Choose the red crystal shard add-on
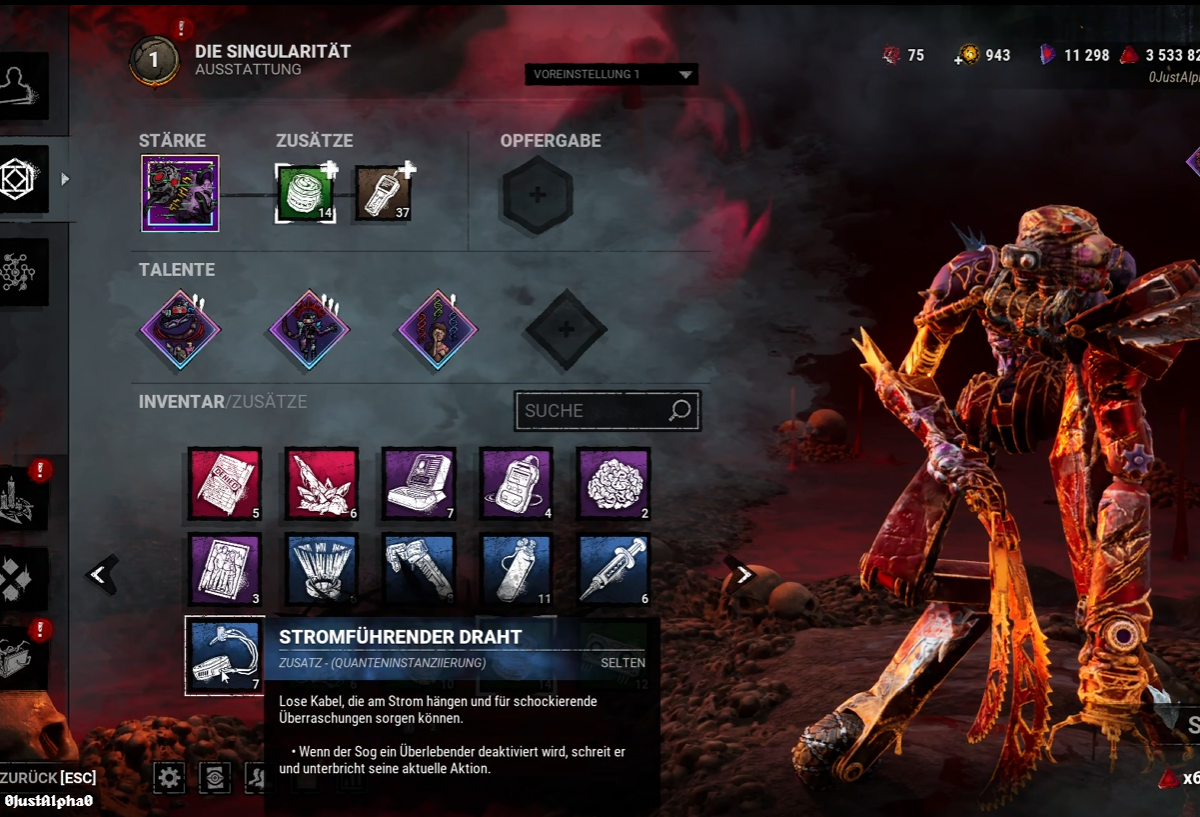 coord(322,484)
